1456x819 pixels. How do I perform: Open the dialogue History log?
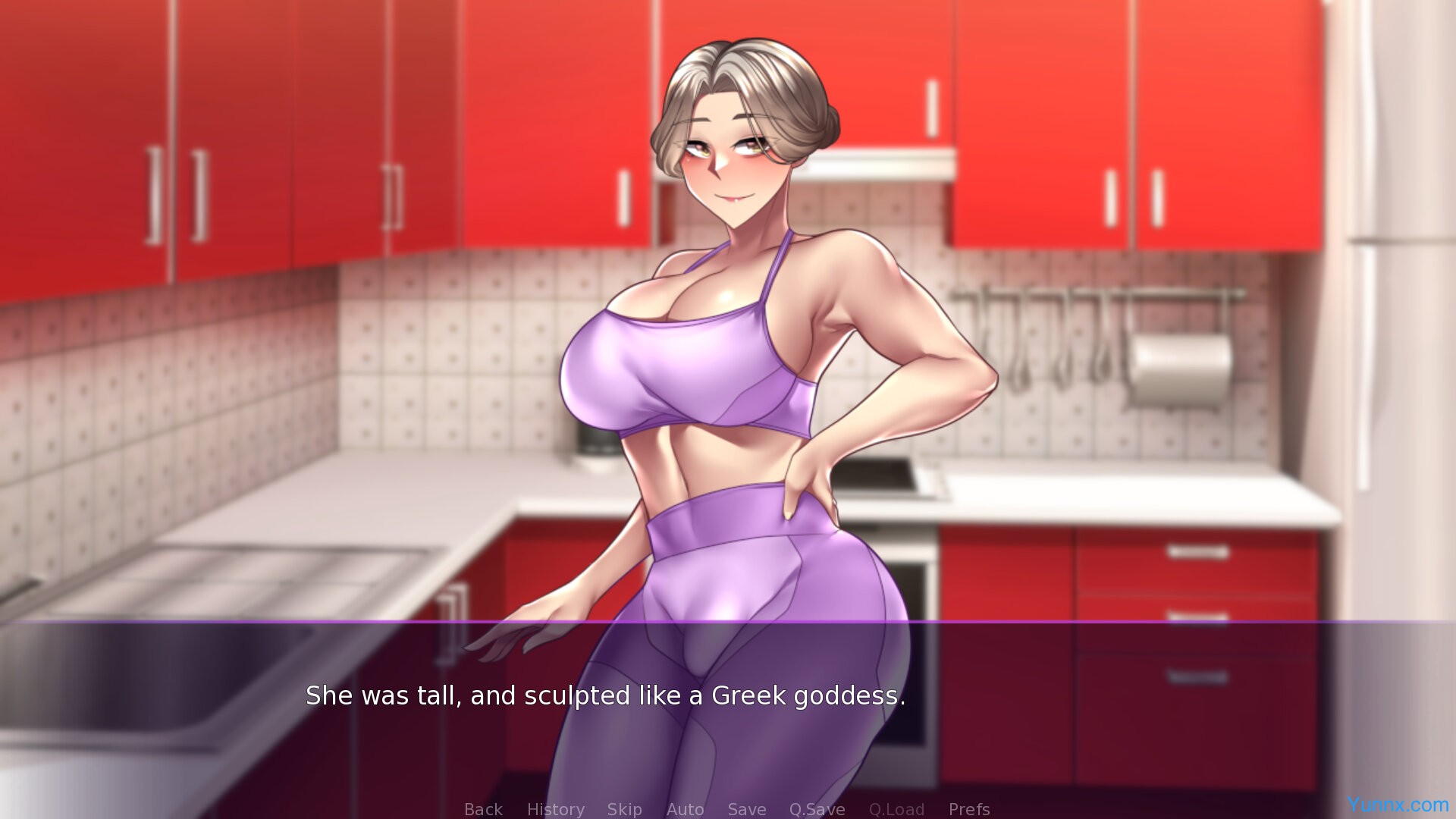[x=555, y=809]
